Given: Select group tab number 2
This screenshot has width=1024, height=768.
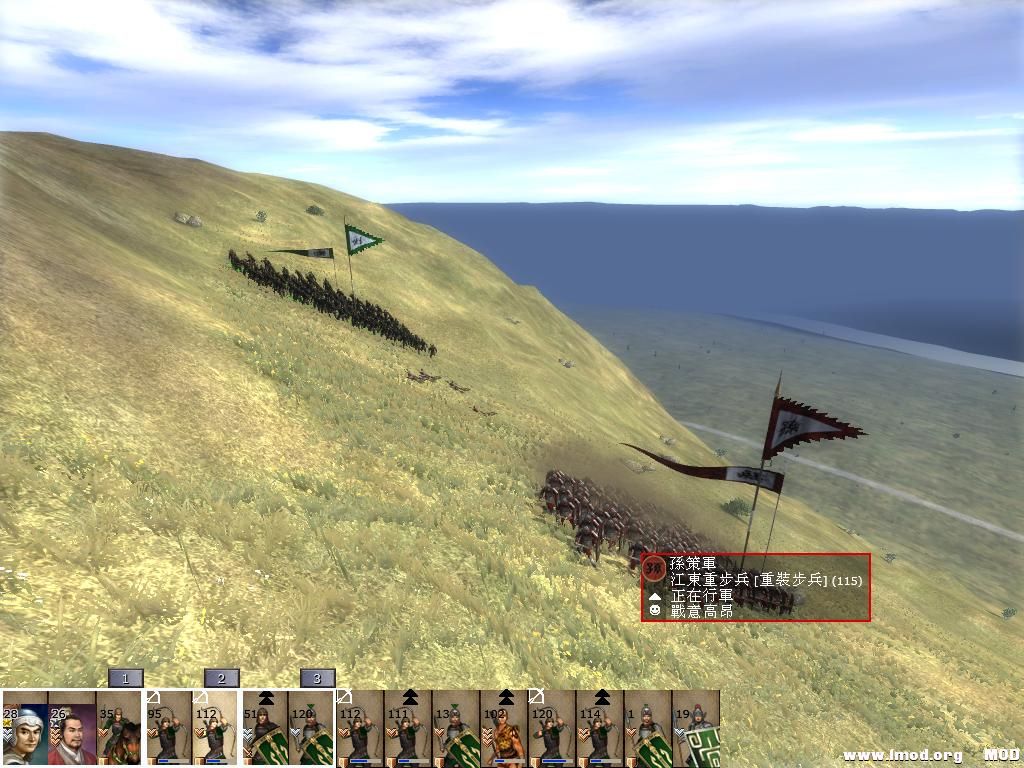Looking at the screenshot, I should (222, 678).
